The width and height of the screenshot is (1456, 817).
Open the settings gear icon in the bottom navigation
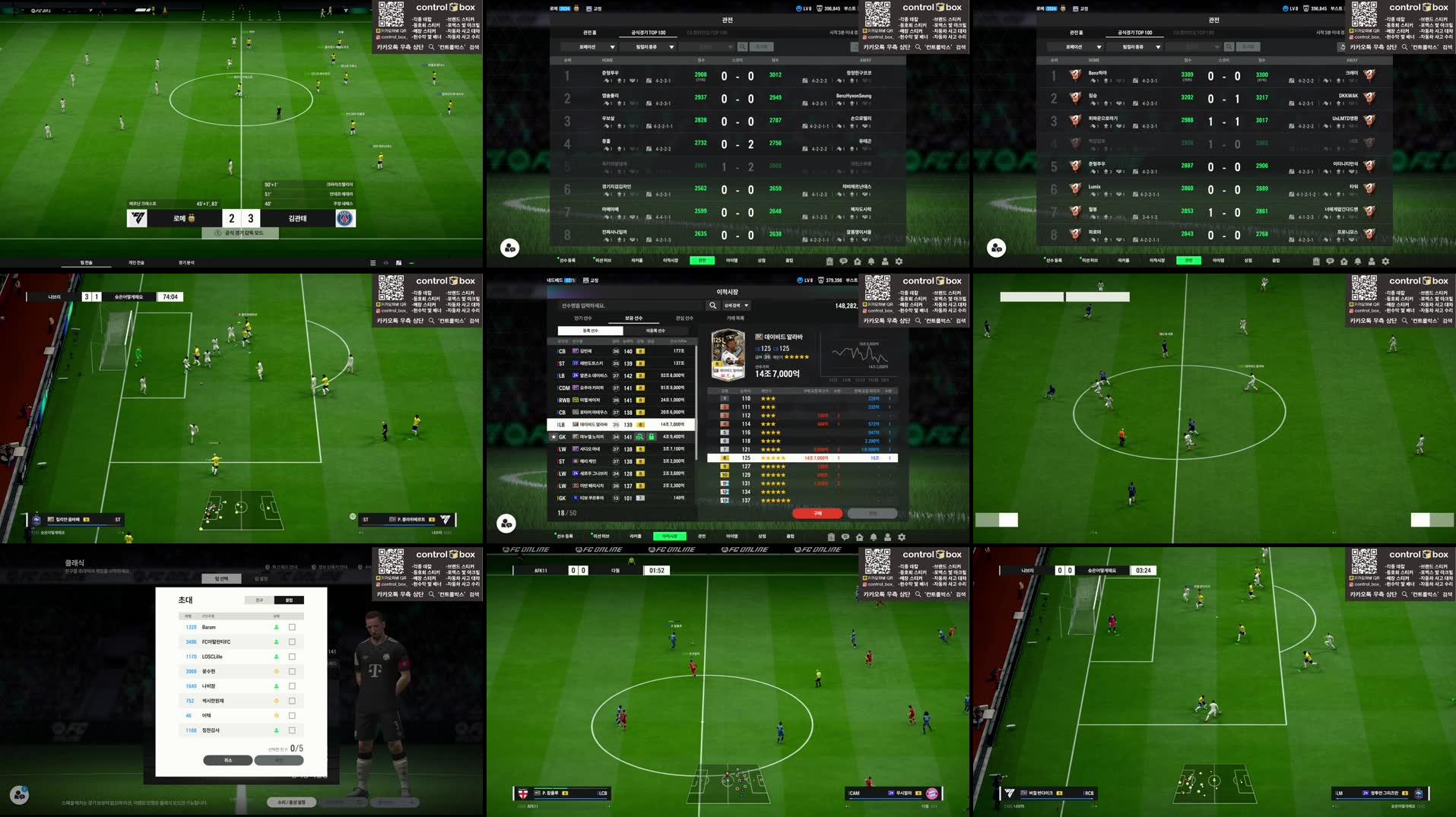pos(902,537)
